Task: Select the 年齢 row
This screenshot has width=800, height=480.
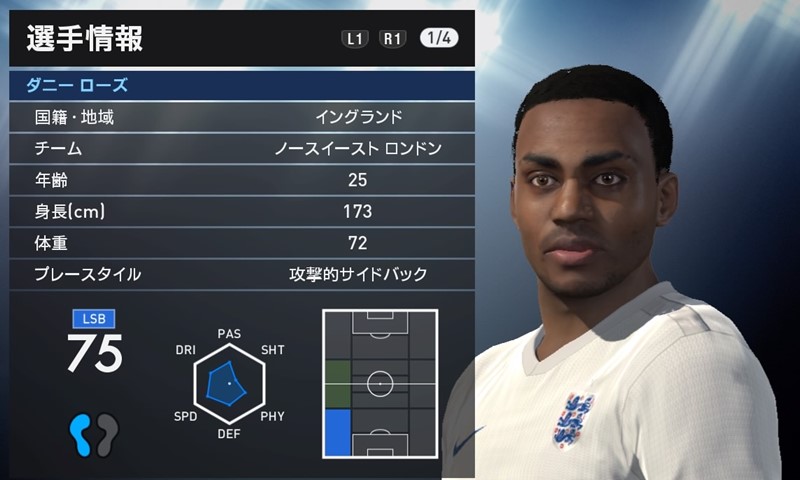Action: pos(240,180)
